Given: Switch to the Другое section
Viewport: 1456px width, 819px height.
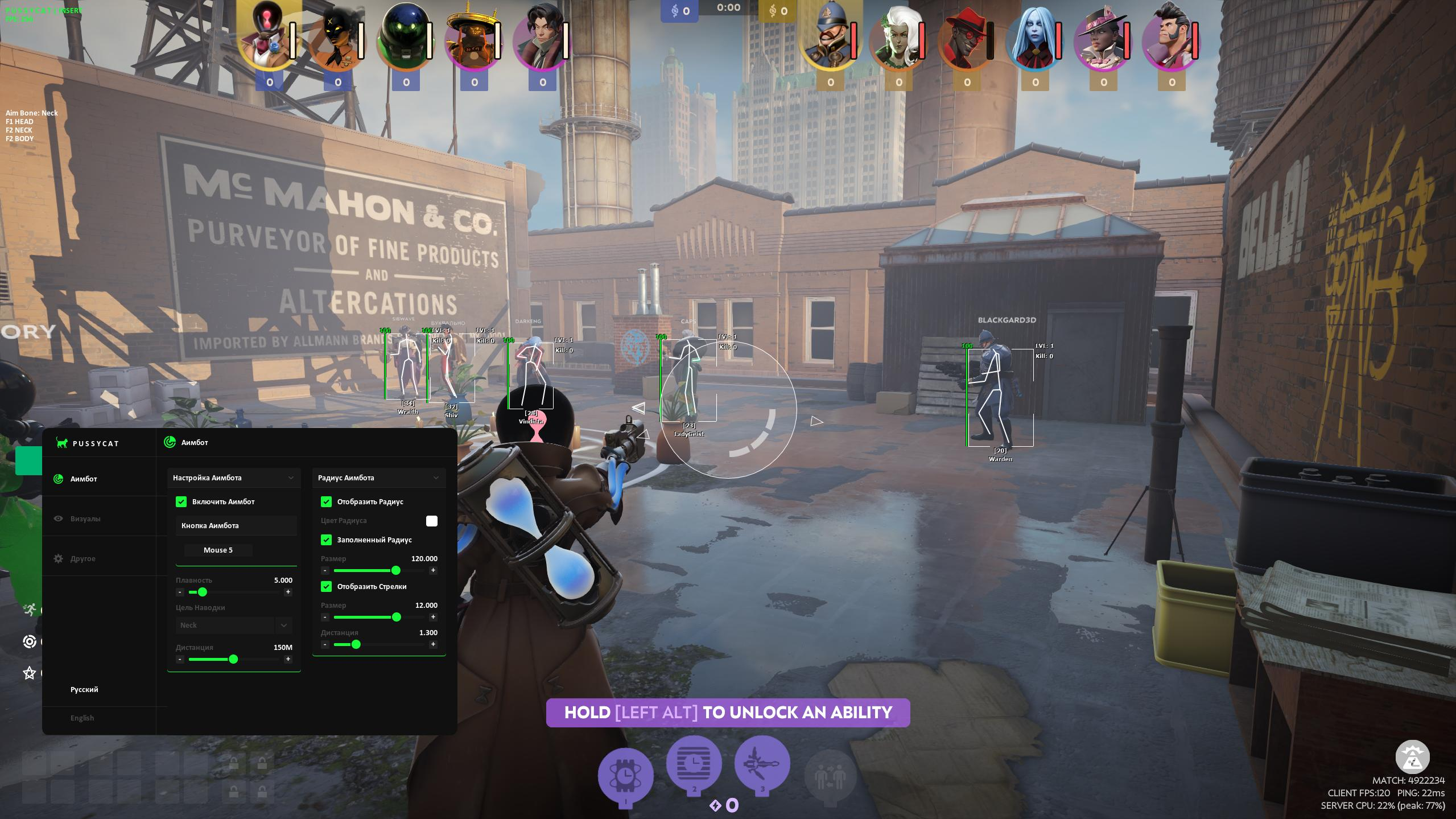Looking at the screenshot, I should pyautogui.click(x=83, y=558).
